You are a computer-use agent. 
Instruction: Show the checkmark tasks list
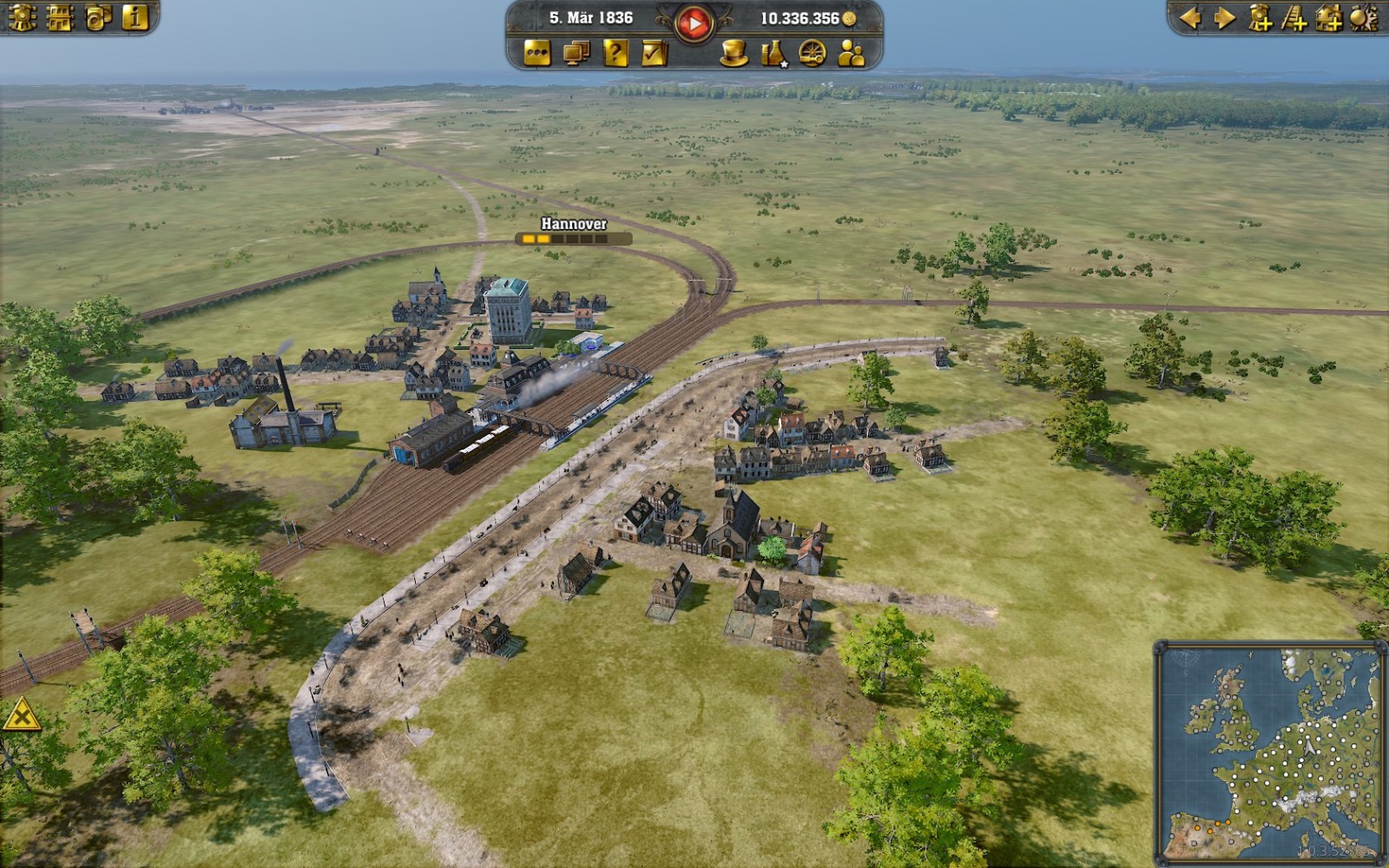(x=654, y=54)
